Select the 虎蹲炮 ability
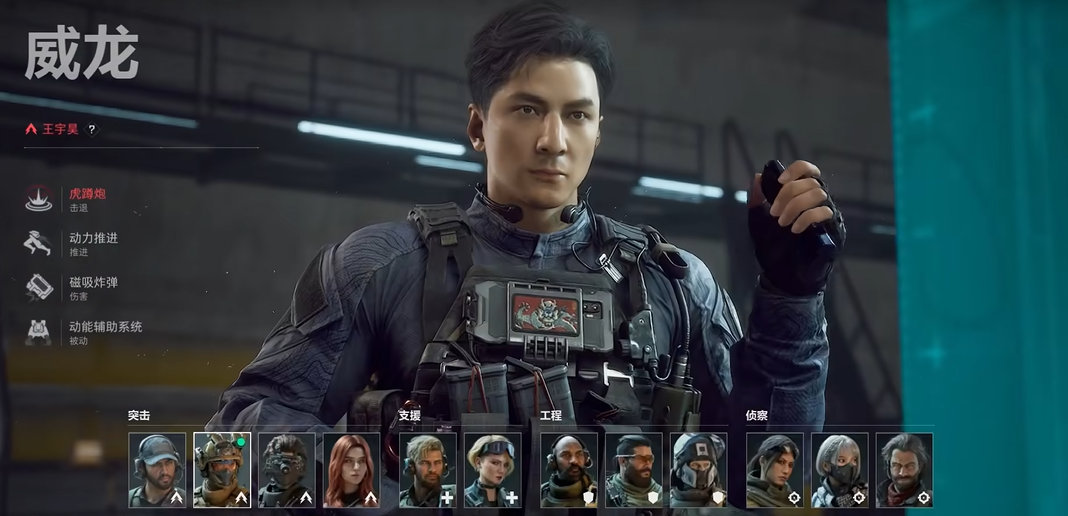Image resolution: width=1068 pixels, height=516 pixels. 87,198
